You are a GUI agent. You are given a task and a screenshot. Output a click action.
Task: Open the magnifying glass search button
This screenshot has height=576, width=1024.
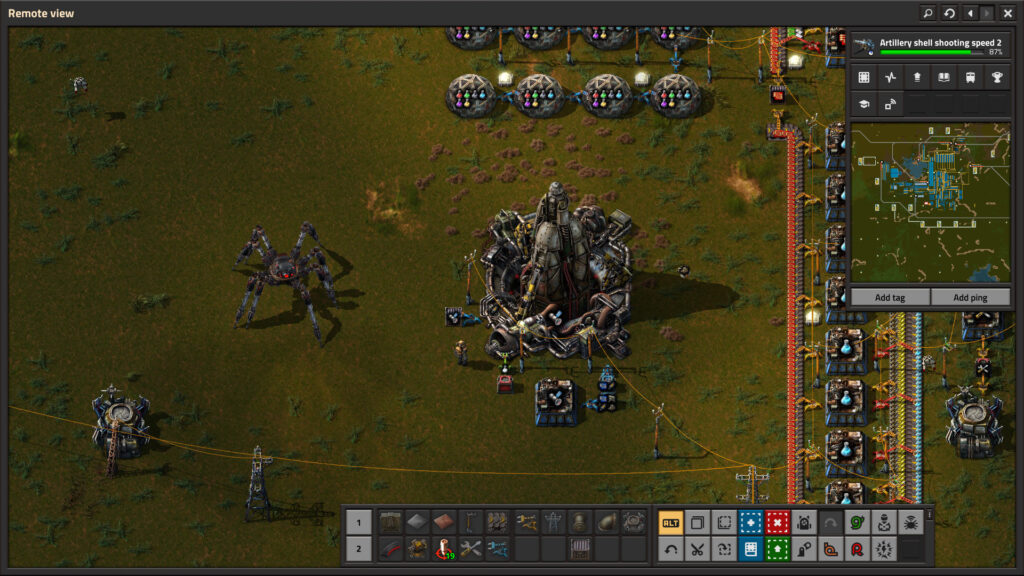tap(927, 13)
